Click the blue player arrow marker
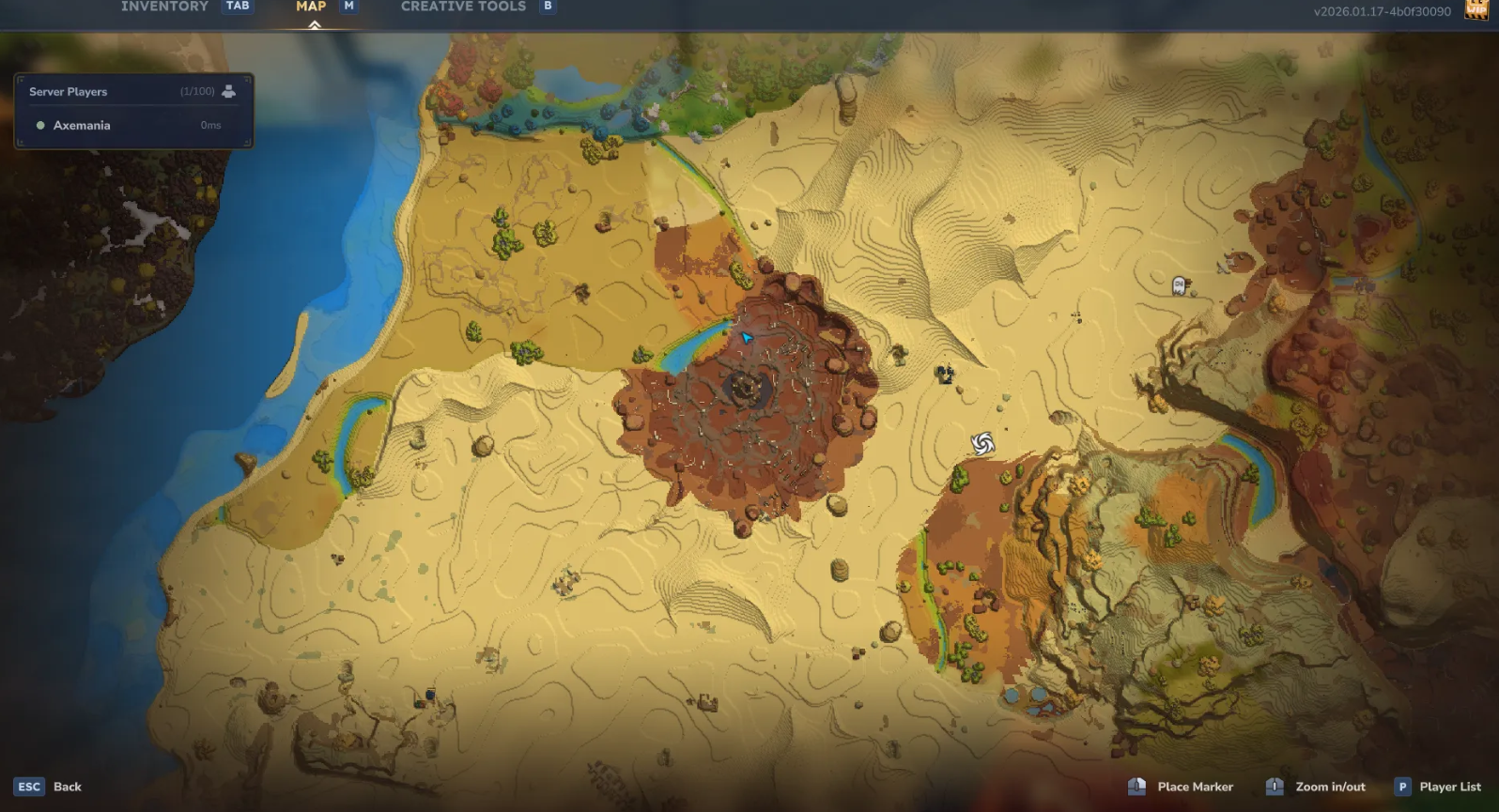This screenshot has width=1499, height=812. click(x=747, y=337)
